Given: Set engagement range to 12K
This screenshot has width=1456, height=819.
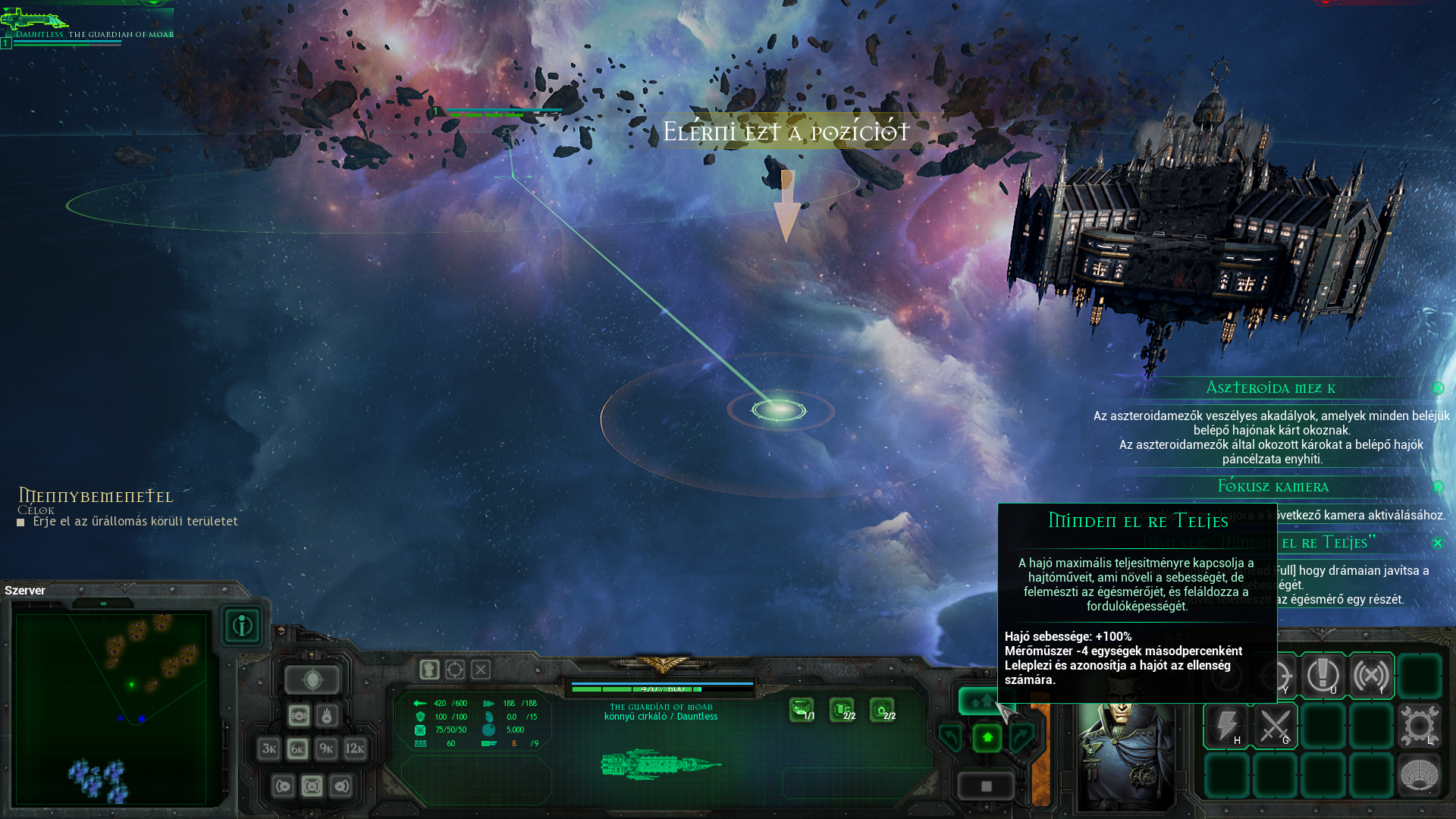Looking at the screenshot, I should [355, 749].
